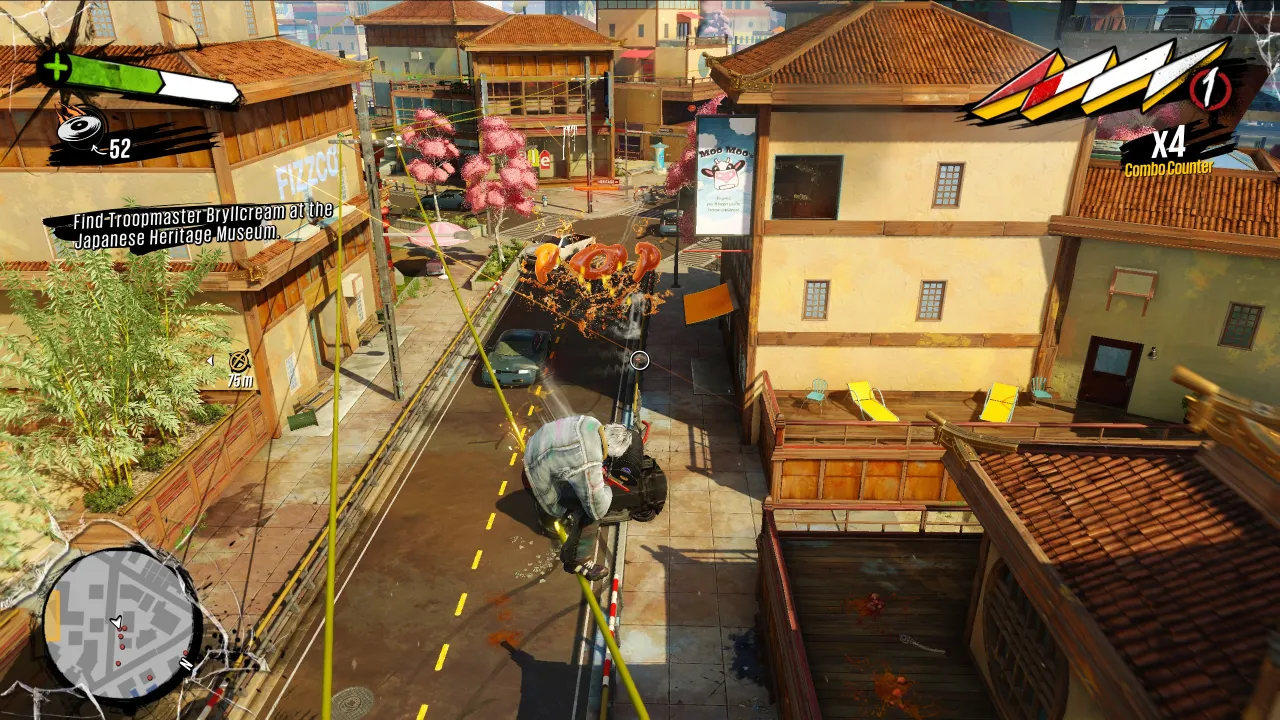1280x720 pixels.
Task: Select the vinyl record weapon icon
Action: pos(80,126)
